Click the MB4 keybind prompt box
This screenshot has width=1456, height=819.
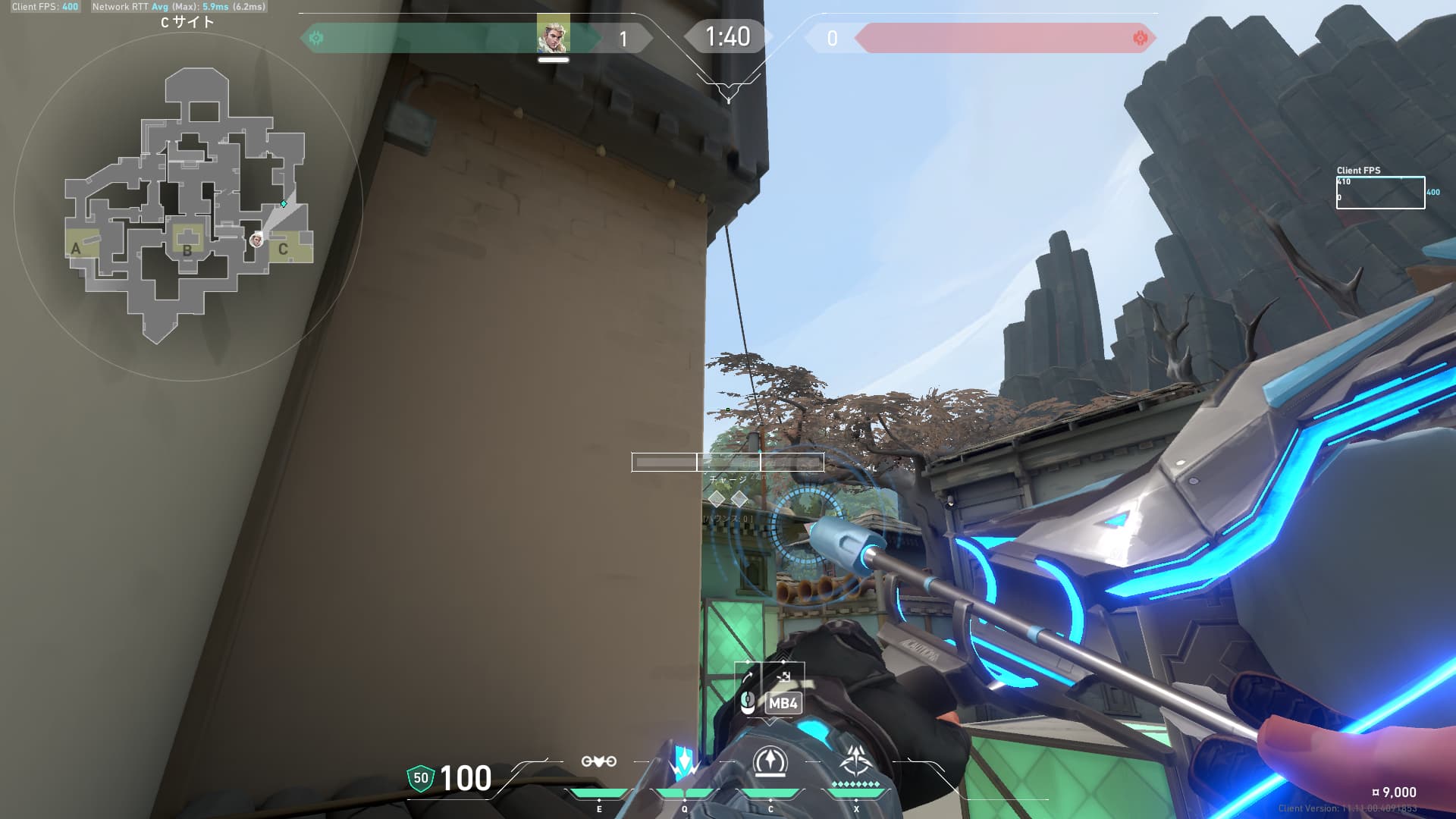[783, 704]
